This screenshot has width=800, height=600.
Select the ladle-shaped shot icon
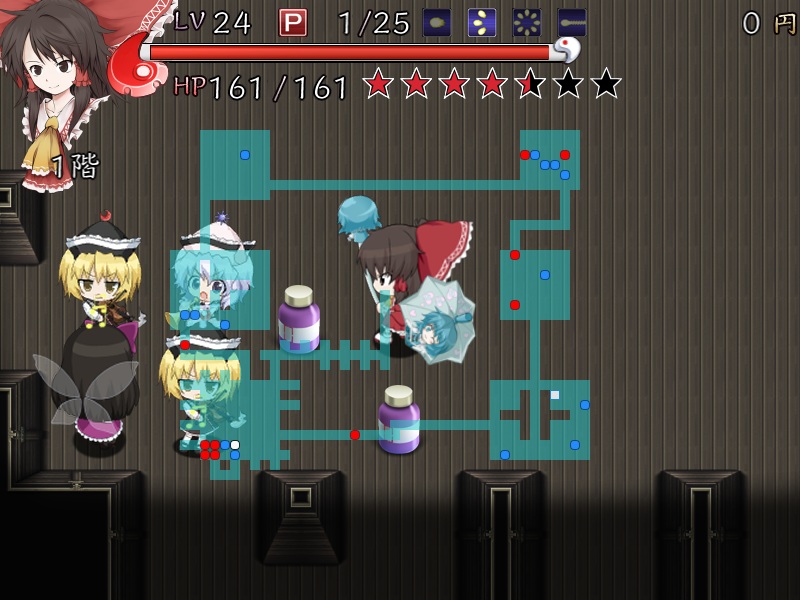572,22
